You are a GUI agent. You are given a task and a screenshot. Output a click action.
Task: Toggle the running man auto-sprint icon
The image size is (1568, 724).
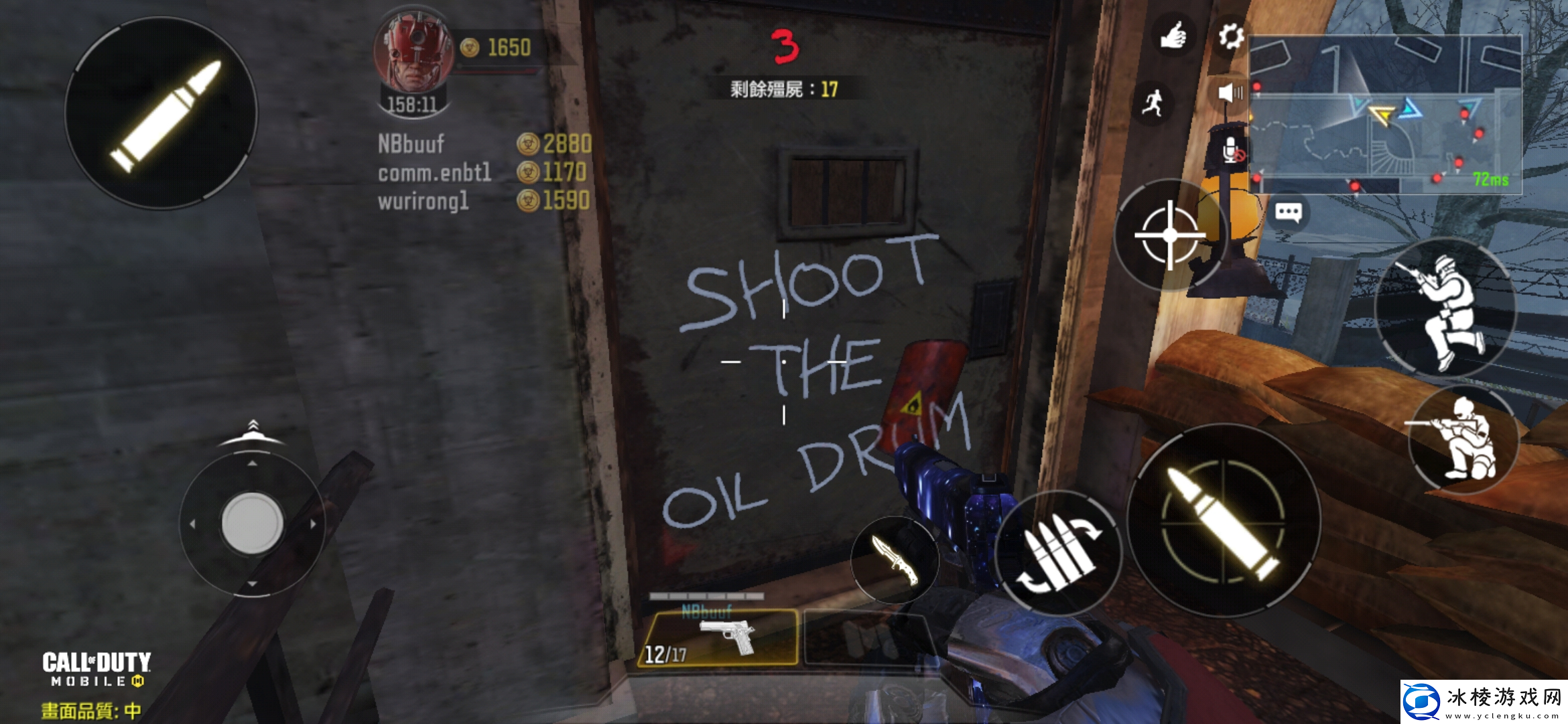click(1153, 103)
